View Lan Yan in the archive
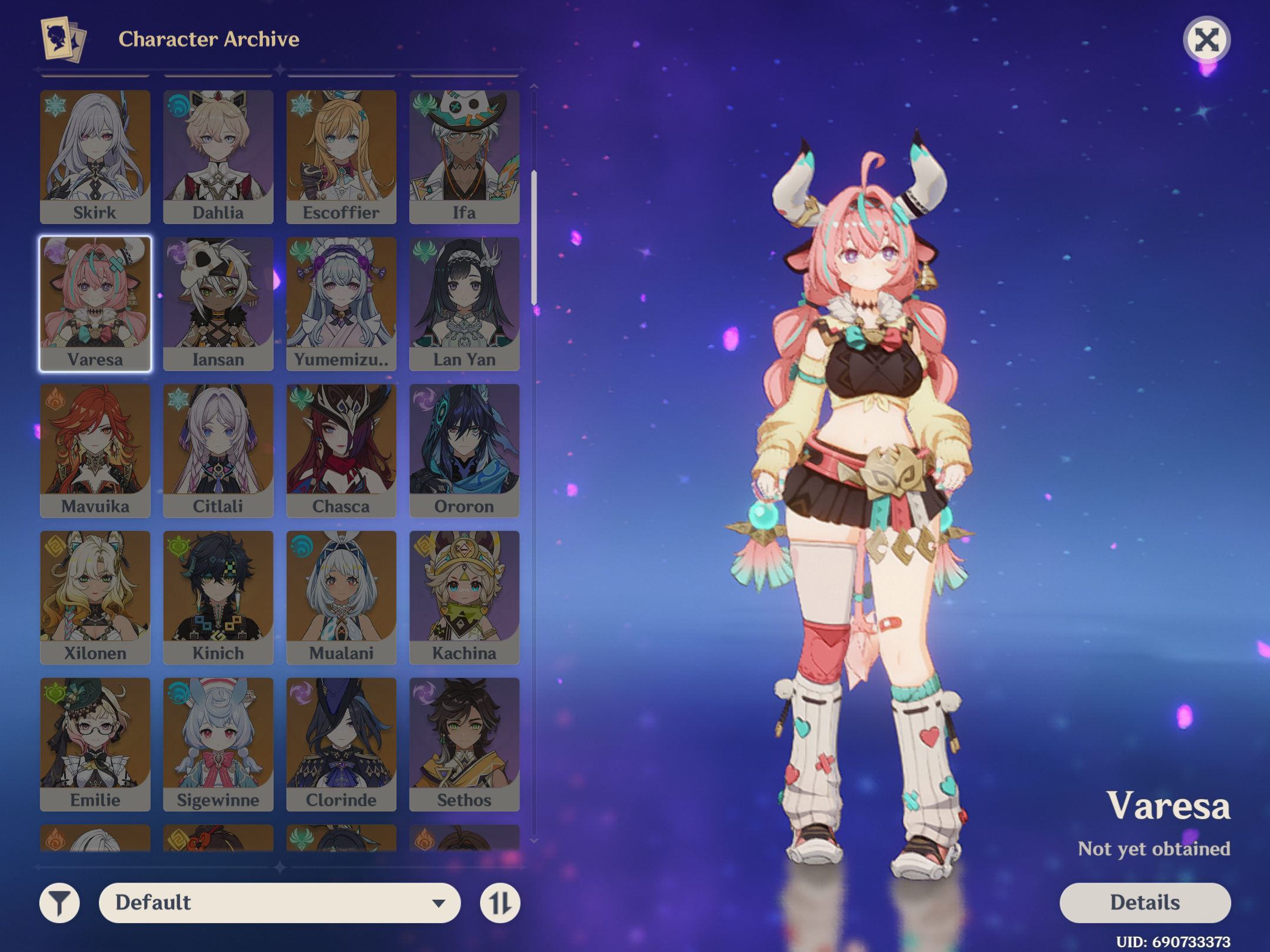The height and width of the screenshot is (952, 1270). [464, 303]
